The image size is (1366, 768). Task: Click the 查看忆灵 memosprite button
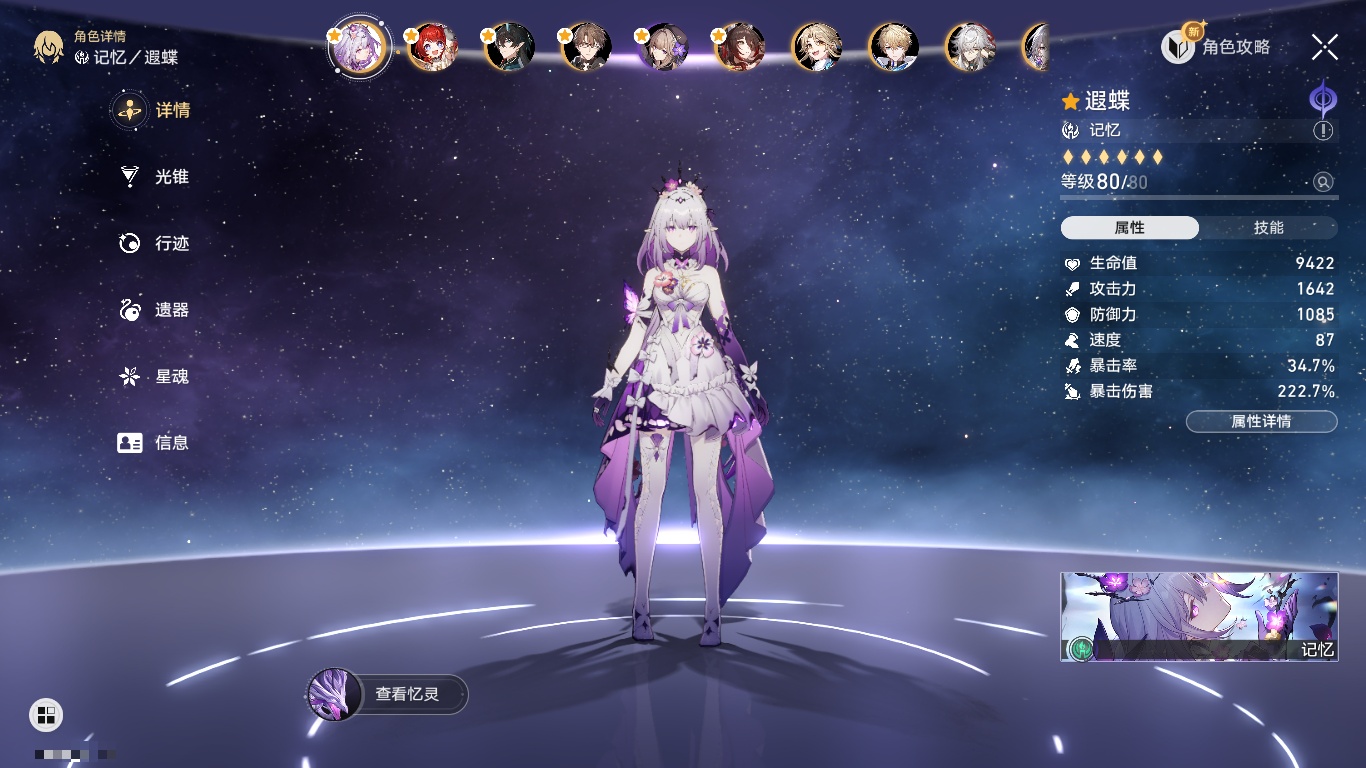pyautogui.click(x=388, y=693)
